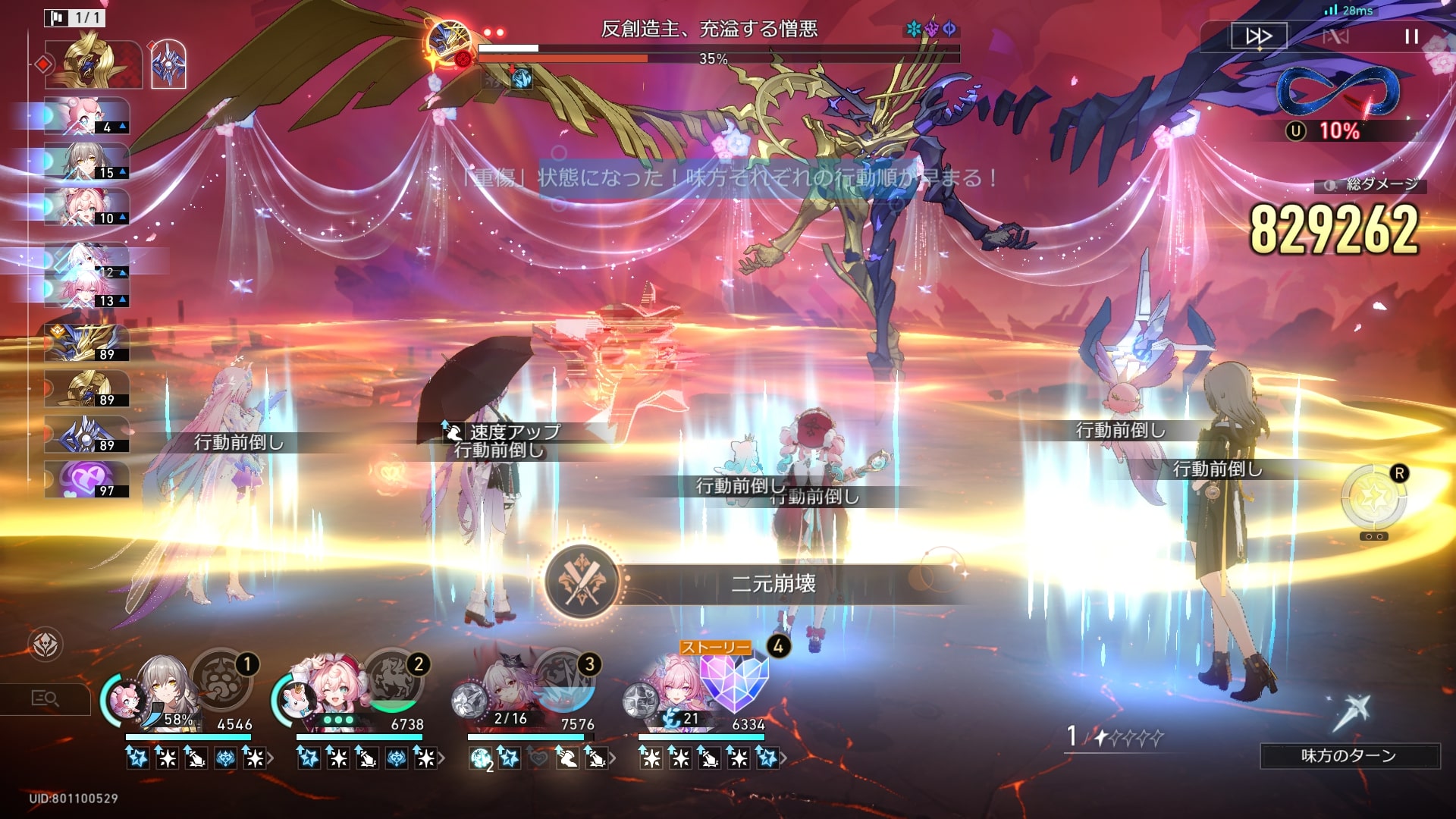
Task: Select the current-turn boss portrait atop turn order
Action: [93, 64]
